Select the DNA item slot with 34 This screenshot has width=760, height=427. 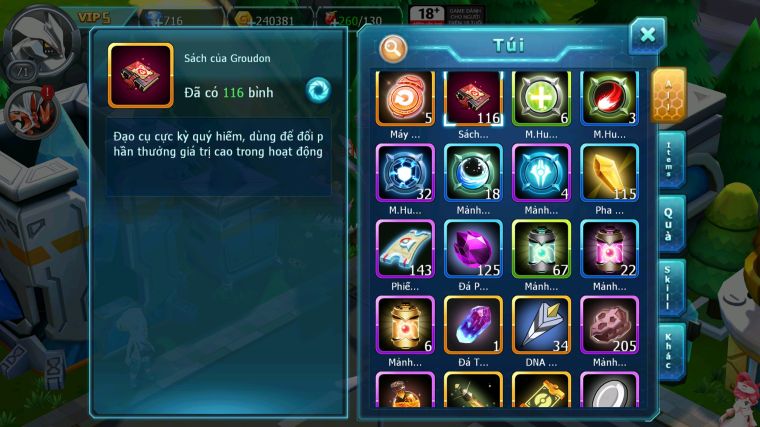point(541,325)
